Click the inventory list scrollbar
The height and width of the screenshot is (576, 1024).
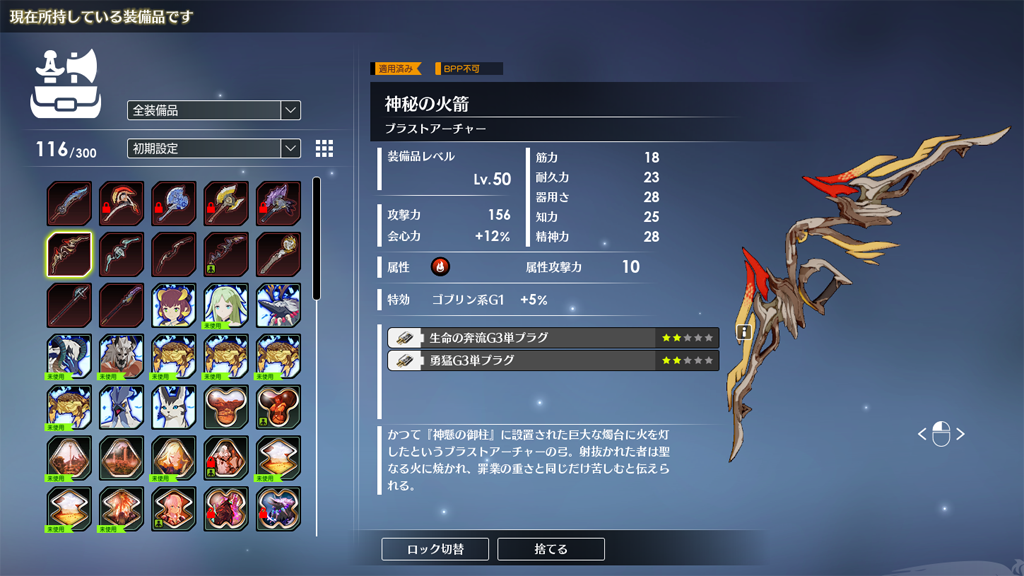(317, 240)
